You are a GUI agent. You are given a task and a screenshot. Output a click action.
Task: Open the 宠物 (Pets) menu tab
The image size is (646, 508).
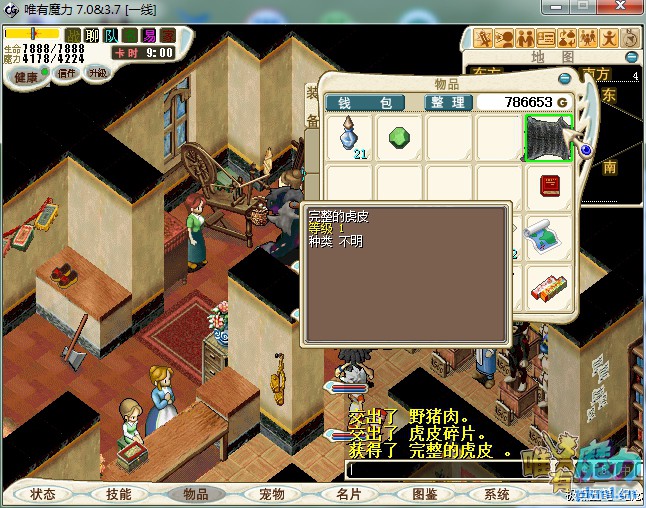(272, 494)
